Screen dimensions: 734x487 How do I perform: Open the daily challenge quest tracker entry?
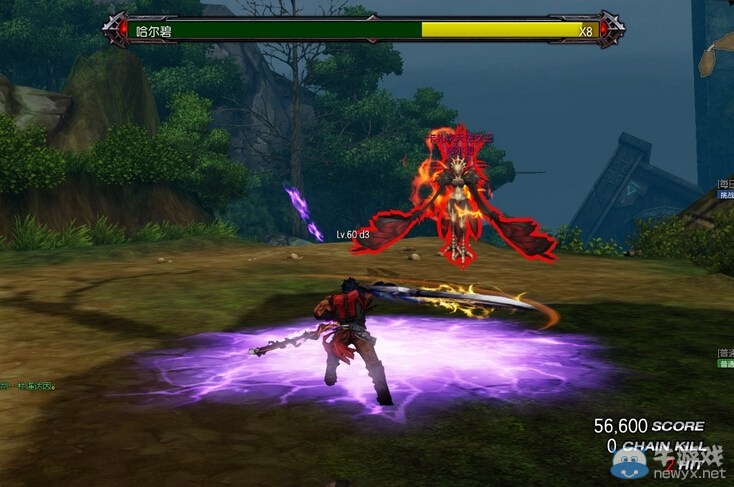pyautogui.click(x=726, y=195)
